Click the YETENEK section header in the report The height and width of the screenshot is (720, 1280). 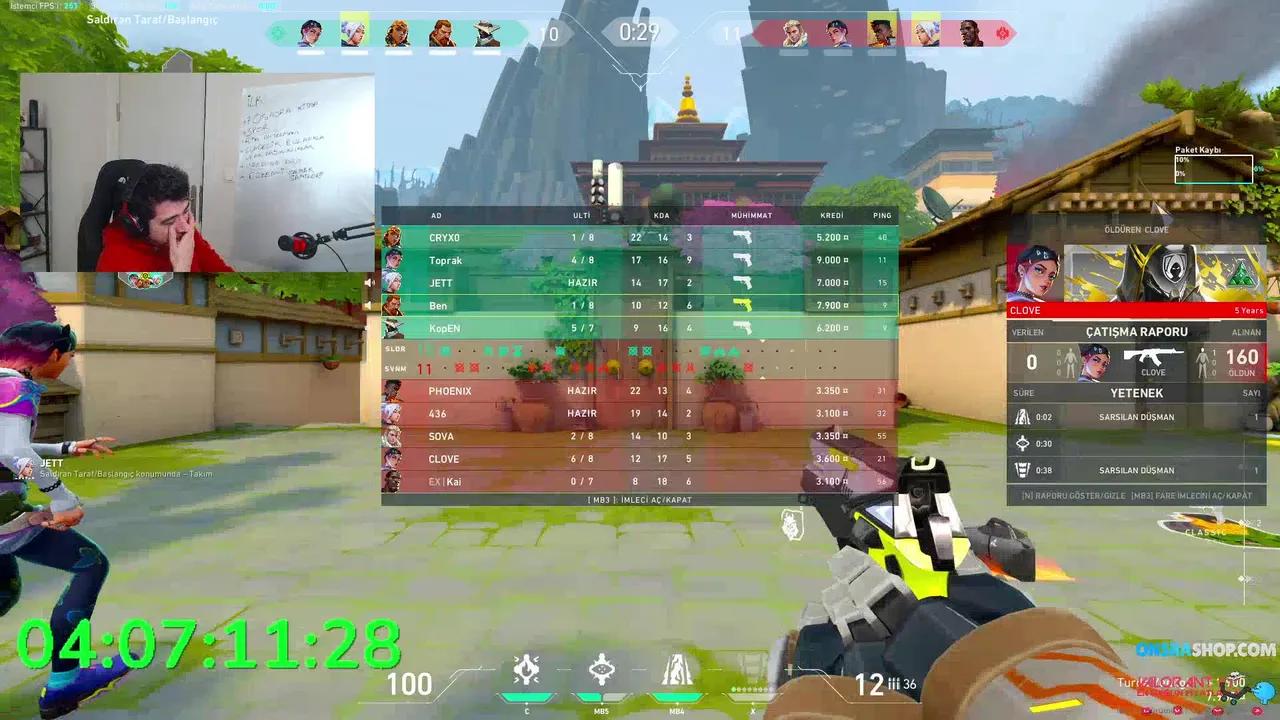1137,392
